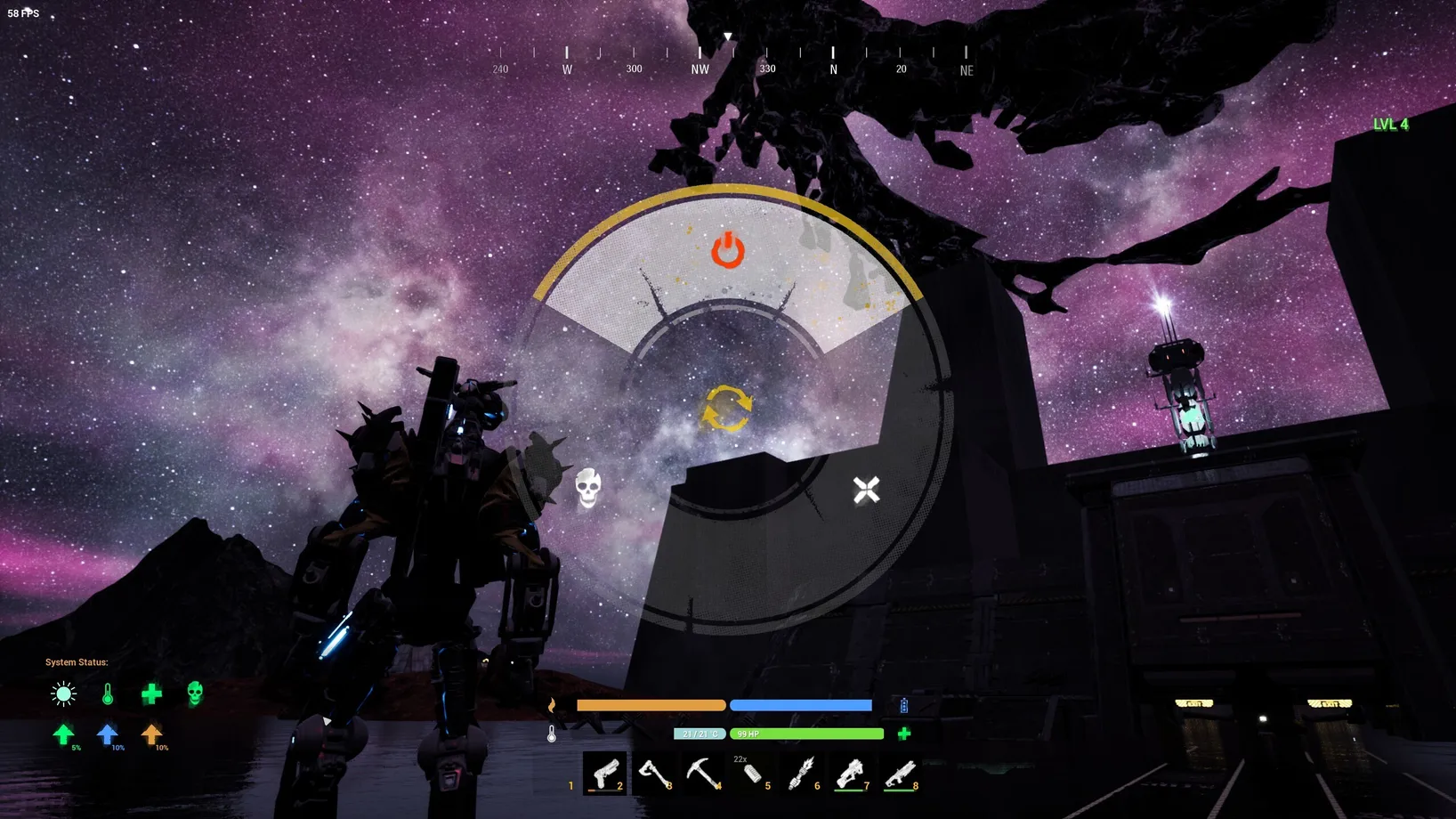This screenshot has width=1456, height=819.
Task: Equip the bulky rifle in slot 7
Action: pyautogui.click(x=851, y=773)
